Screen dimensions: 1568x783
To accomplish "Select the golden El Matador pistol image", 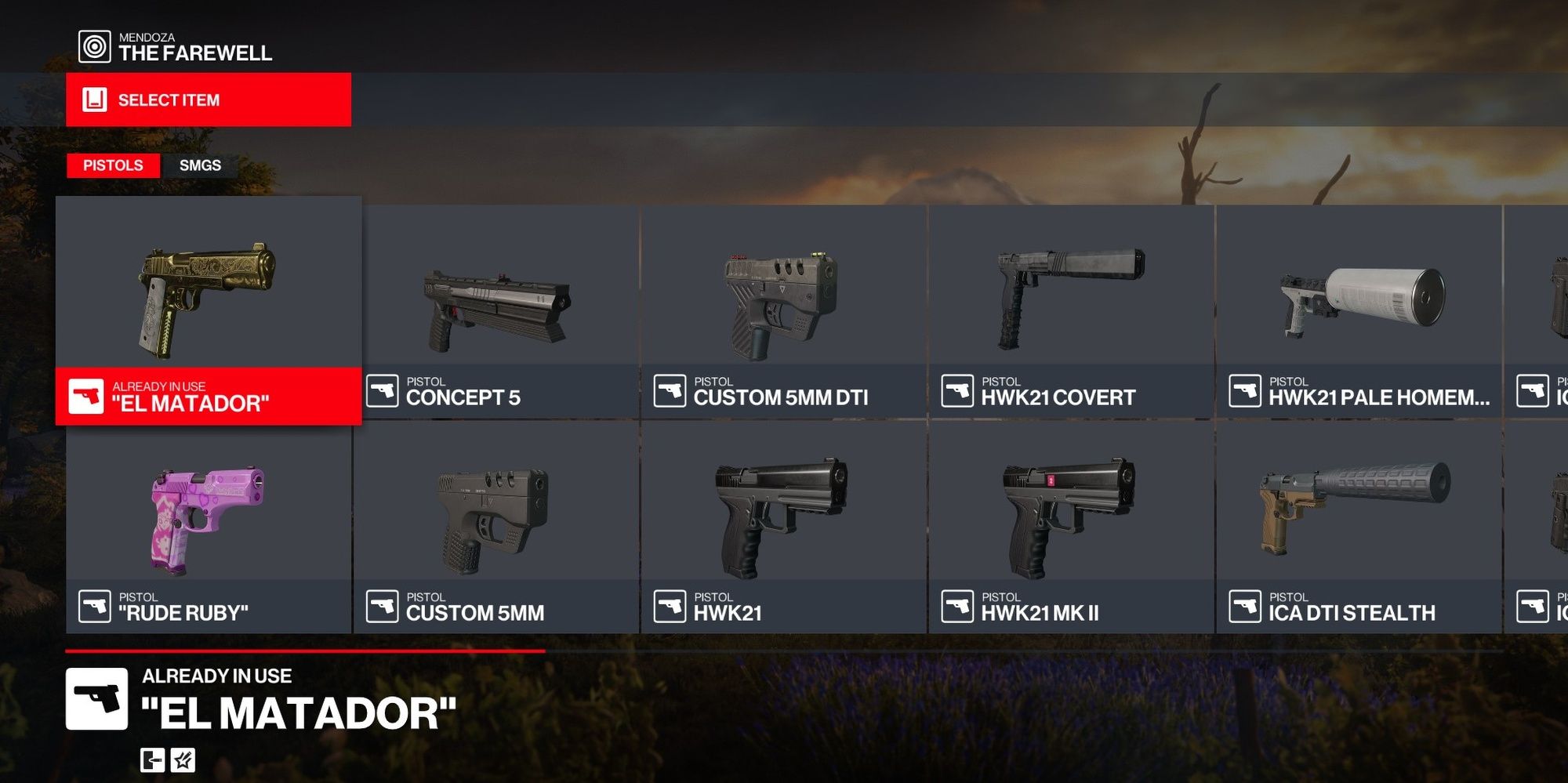I will coord(208,290).
